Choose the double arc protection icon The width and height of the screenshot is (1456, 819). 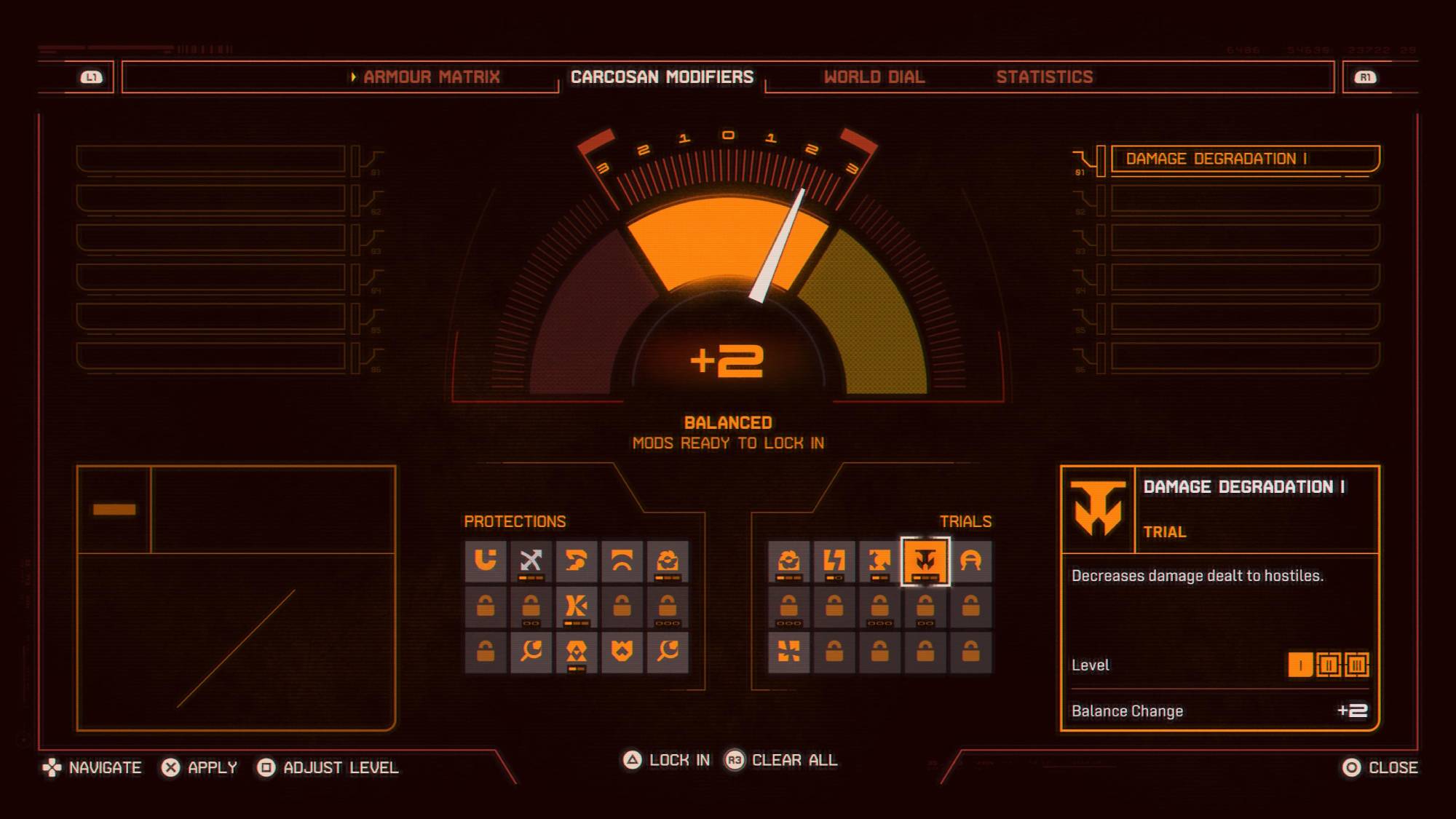coord(622,561)
